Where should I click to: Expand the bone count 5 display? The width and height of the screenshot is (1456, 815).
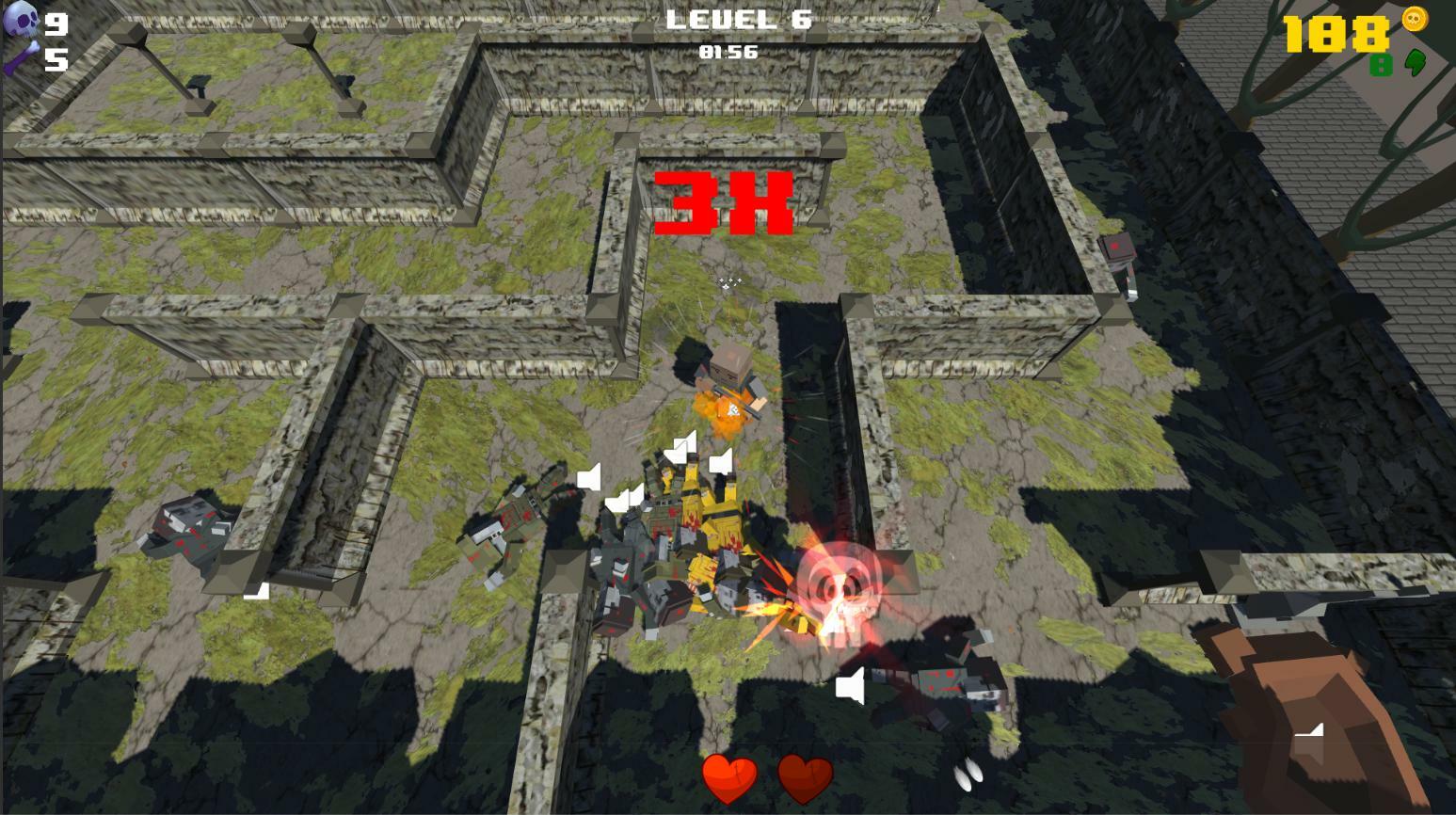point(56,58)
